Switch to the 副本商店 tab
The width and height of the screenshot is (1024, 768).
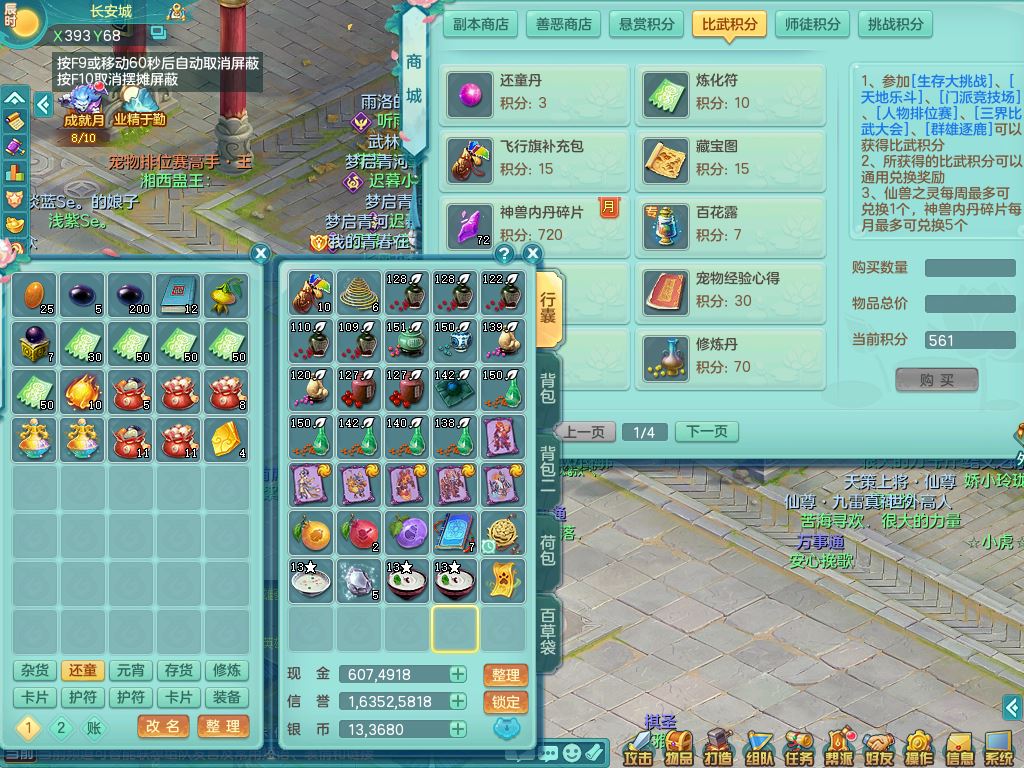point(480,24)
